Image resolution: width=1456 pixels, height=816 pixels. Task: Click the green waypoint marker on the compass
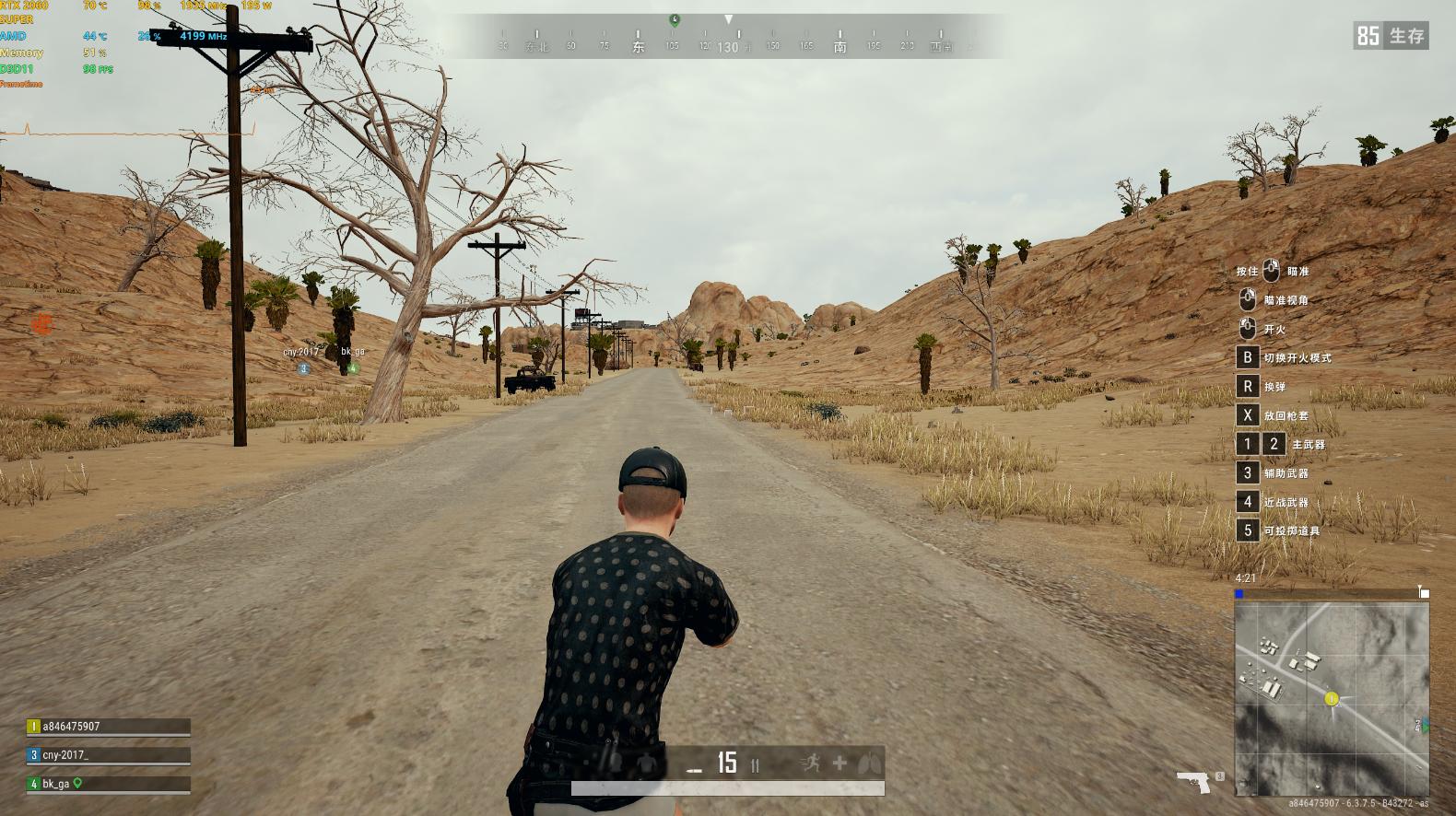click(675, 19)
